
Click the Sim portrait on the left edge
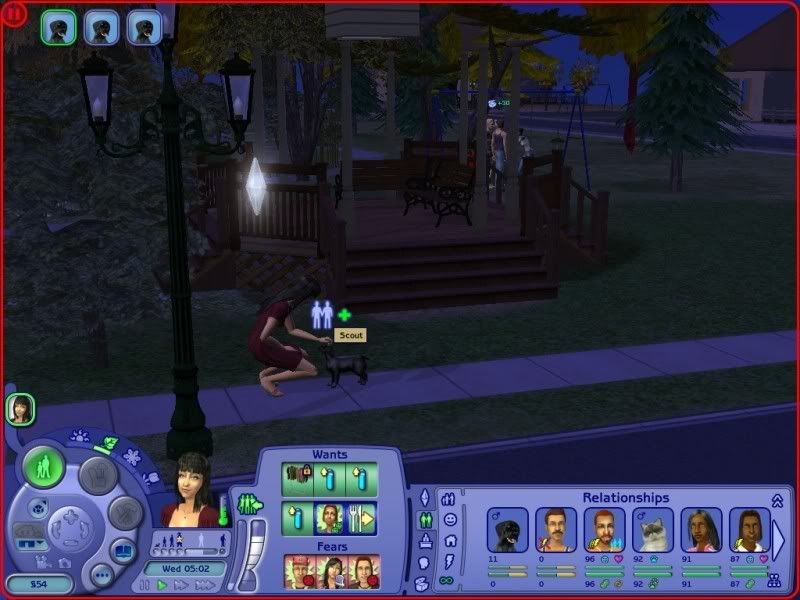19,408
